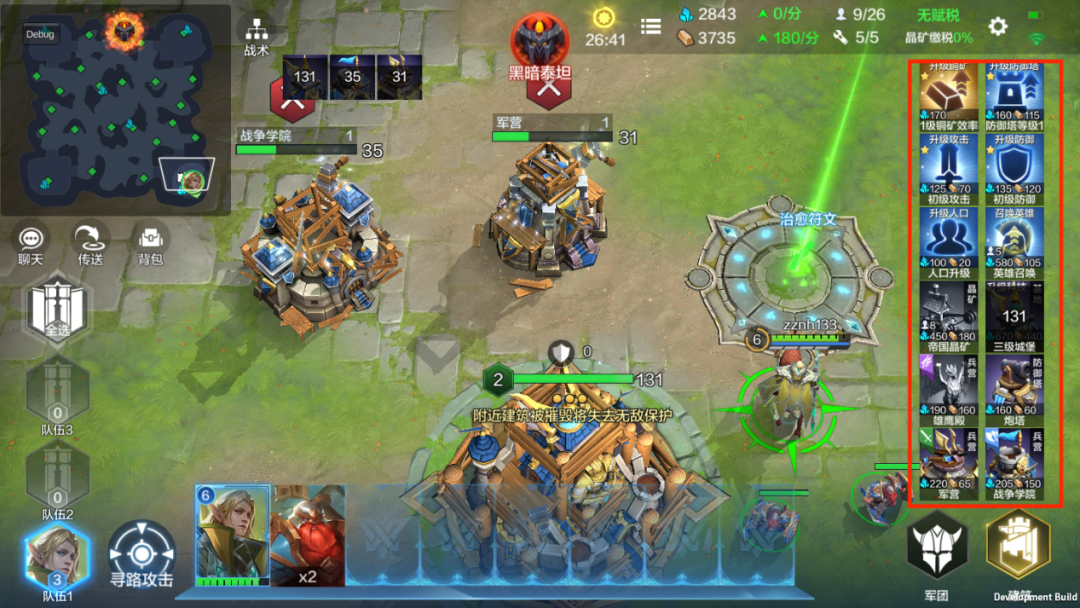Open the list menu beside the timer
The width and height of the screenshot is (1080, 608).
(x=651, y=27)
